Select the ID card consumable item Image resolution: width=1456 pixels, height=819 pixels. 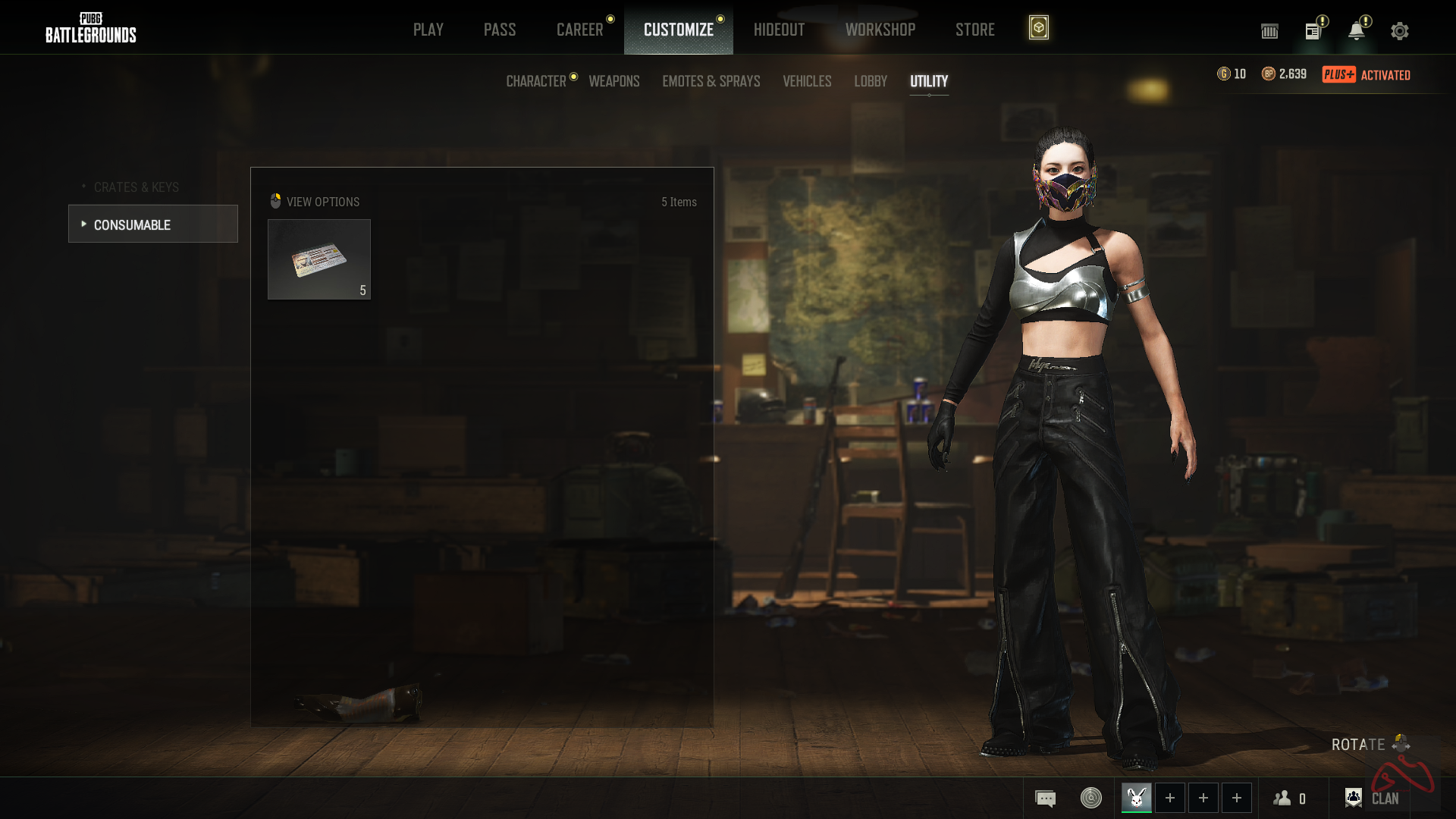(x=319, y=259)
